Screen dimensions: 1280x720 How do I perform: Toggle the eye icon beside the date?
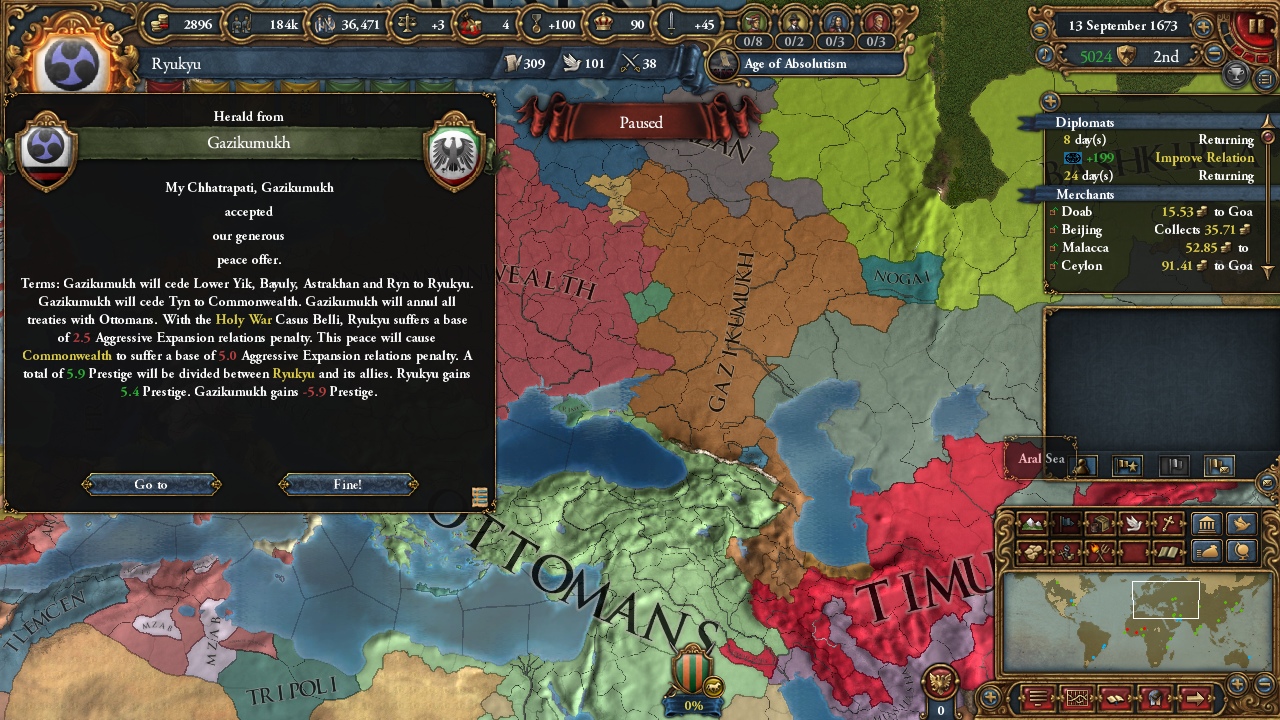[x=1039, y=29]
